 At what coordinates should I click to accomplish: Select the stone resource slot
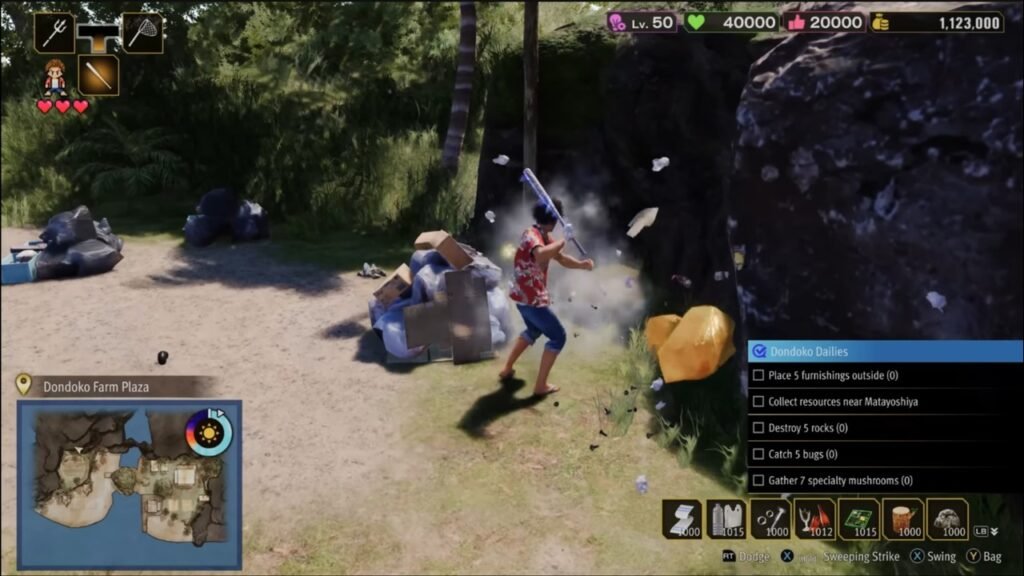point(947,519)
